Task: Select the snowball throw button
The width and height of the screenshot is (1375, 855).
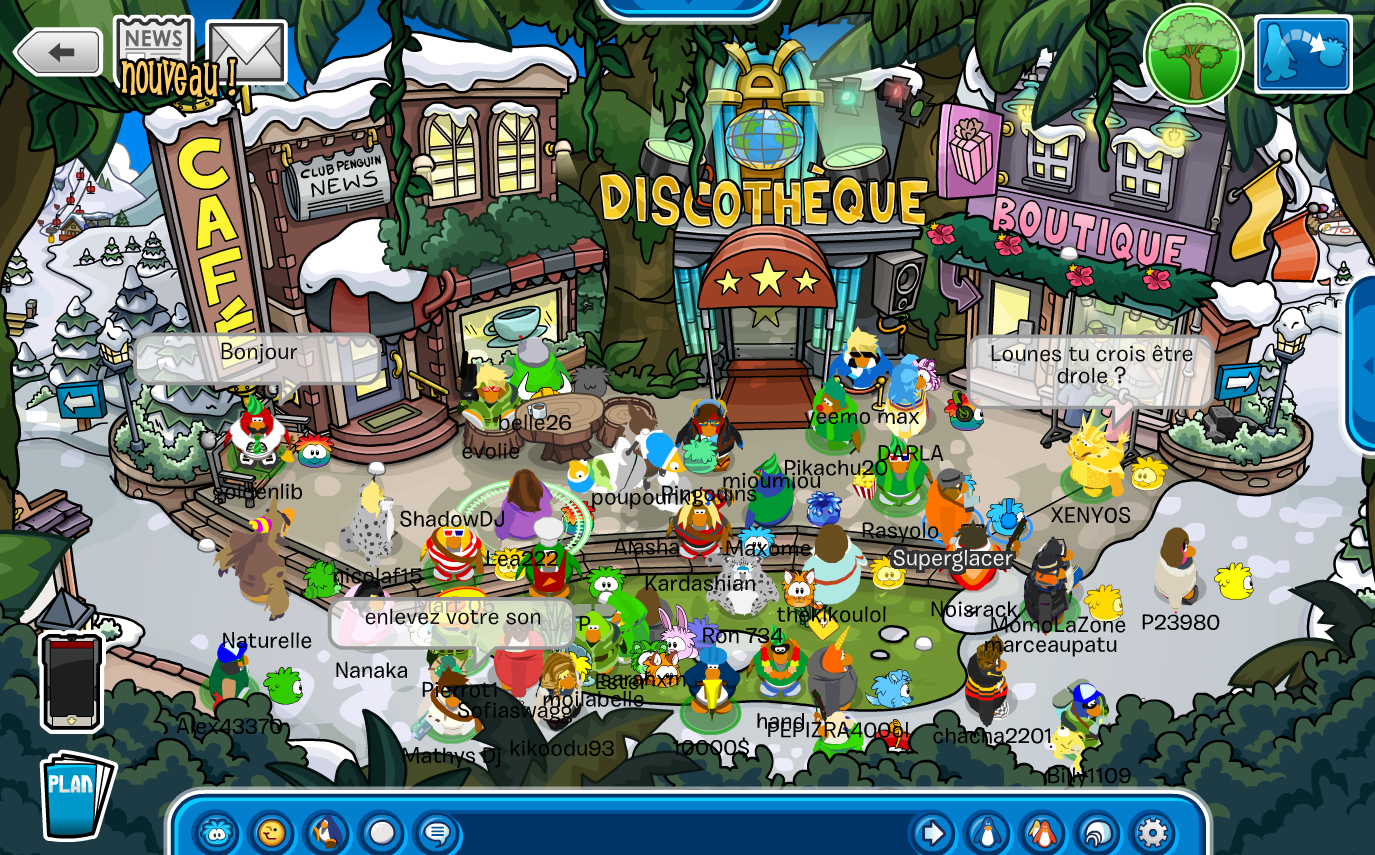Action: tap(381, 832)
